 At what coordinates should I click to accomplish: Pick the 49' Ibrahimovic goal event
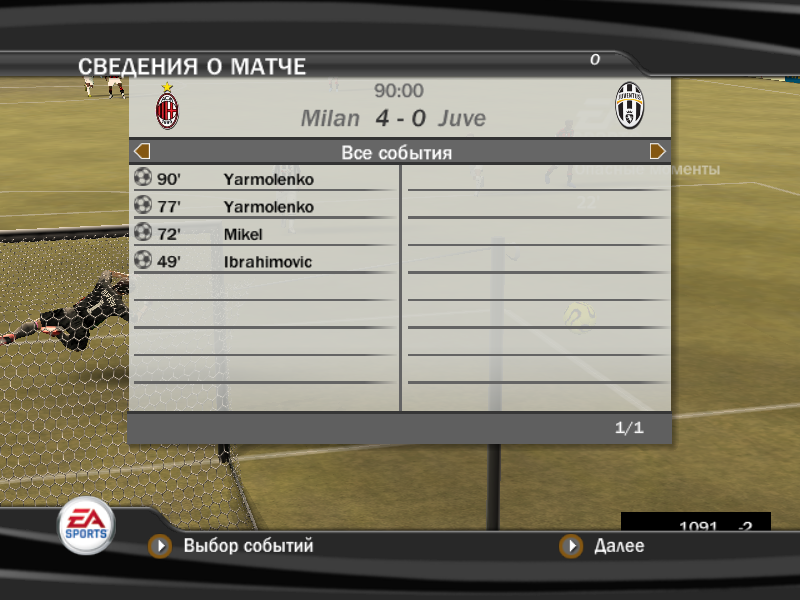point(265,262)
